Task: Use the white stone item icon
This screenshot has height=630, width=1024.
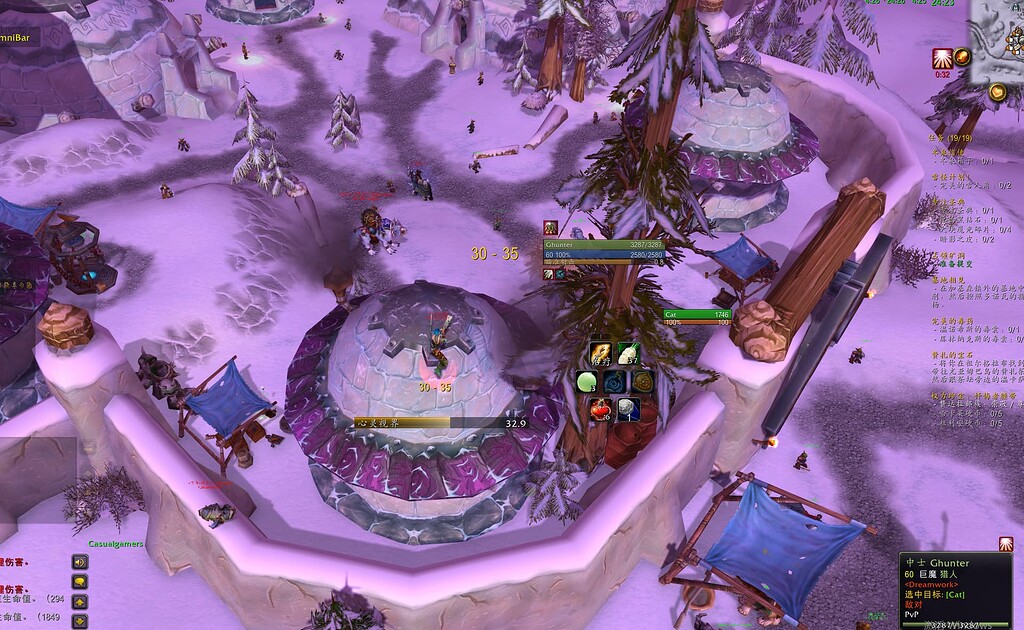Action: tap(628, 409)
